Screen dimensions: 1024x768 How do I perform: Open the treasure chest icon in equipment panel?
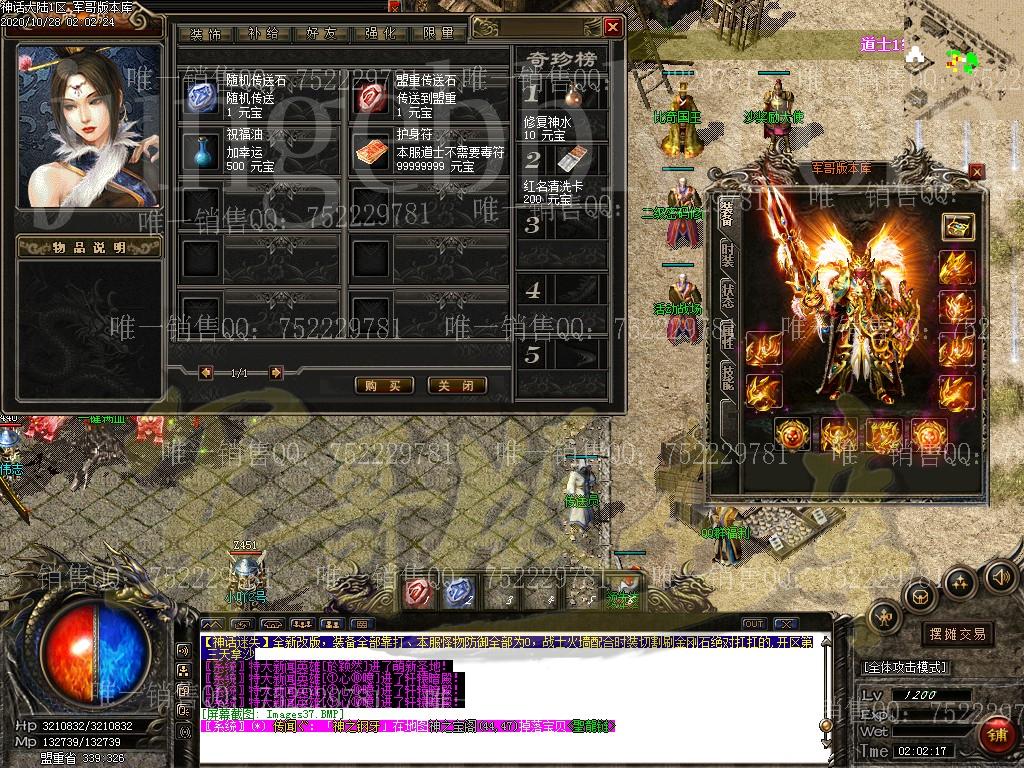click(957, 226)
